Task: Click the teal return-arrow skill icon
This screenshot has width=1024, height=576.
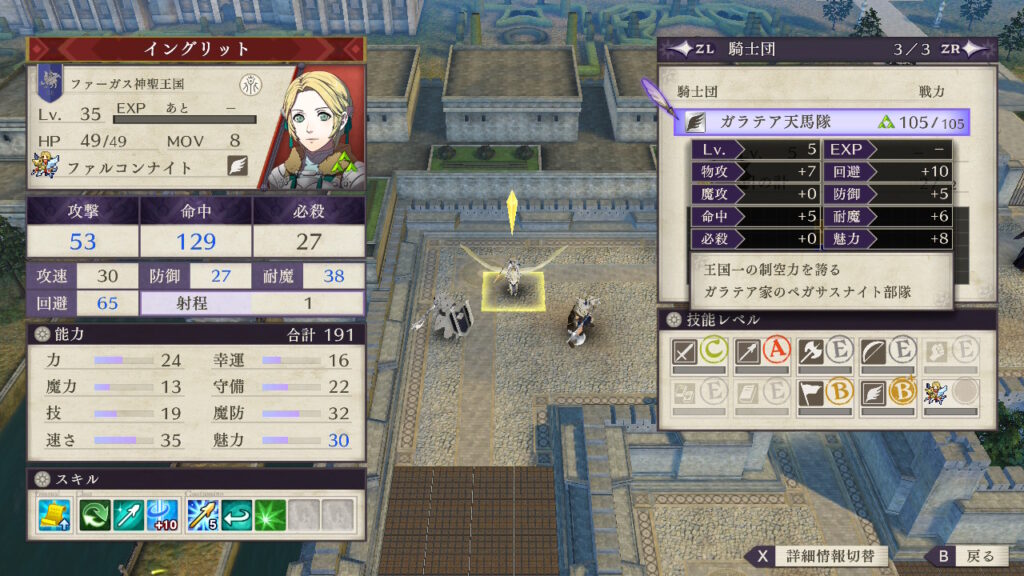Action: tap(236, 514)
